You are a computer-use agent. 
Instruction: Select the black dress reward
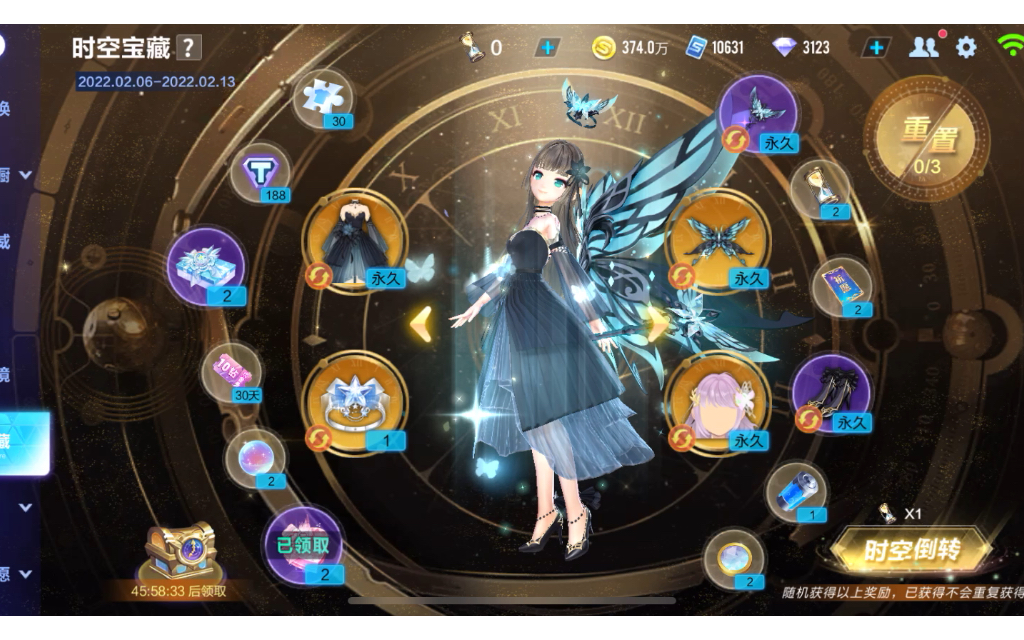coord(354,241)
